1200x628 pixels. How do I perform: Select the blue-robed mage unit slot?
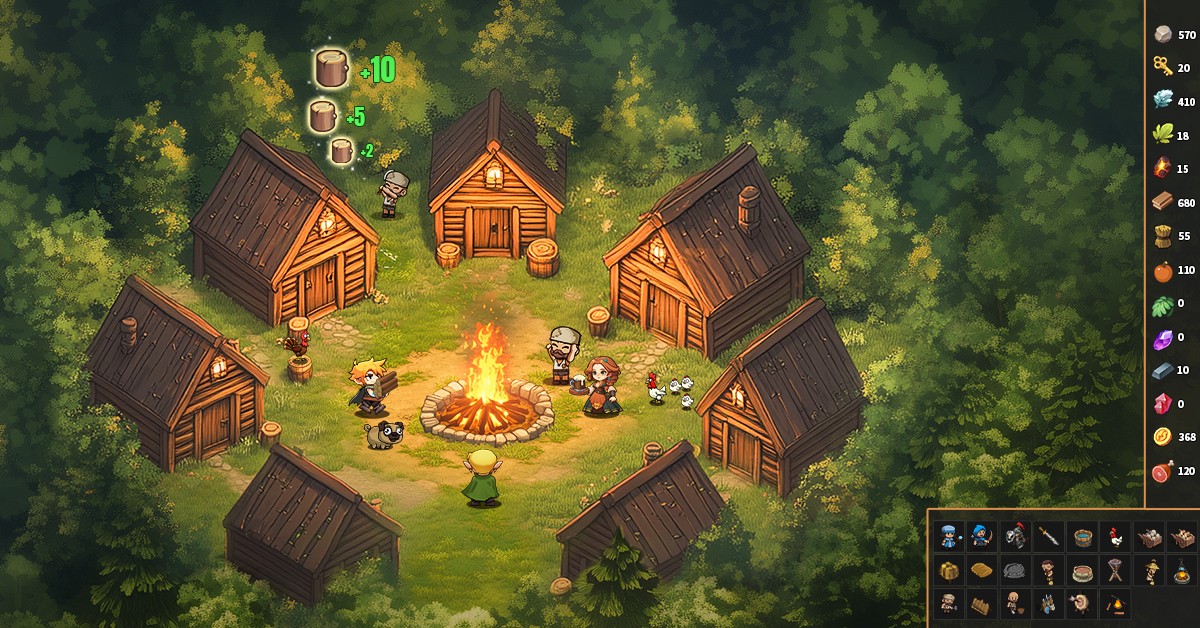(949, 536)
